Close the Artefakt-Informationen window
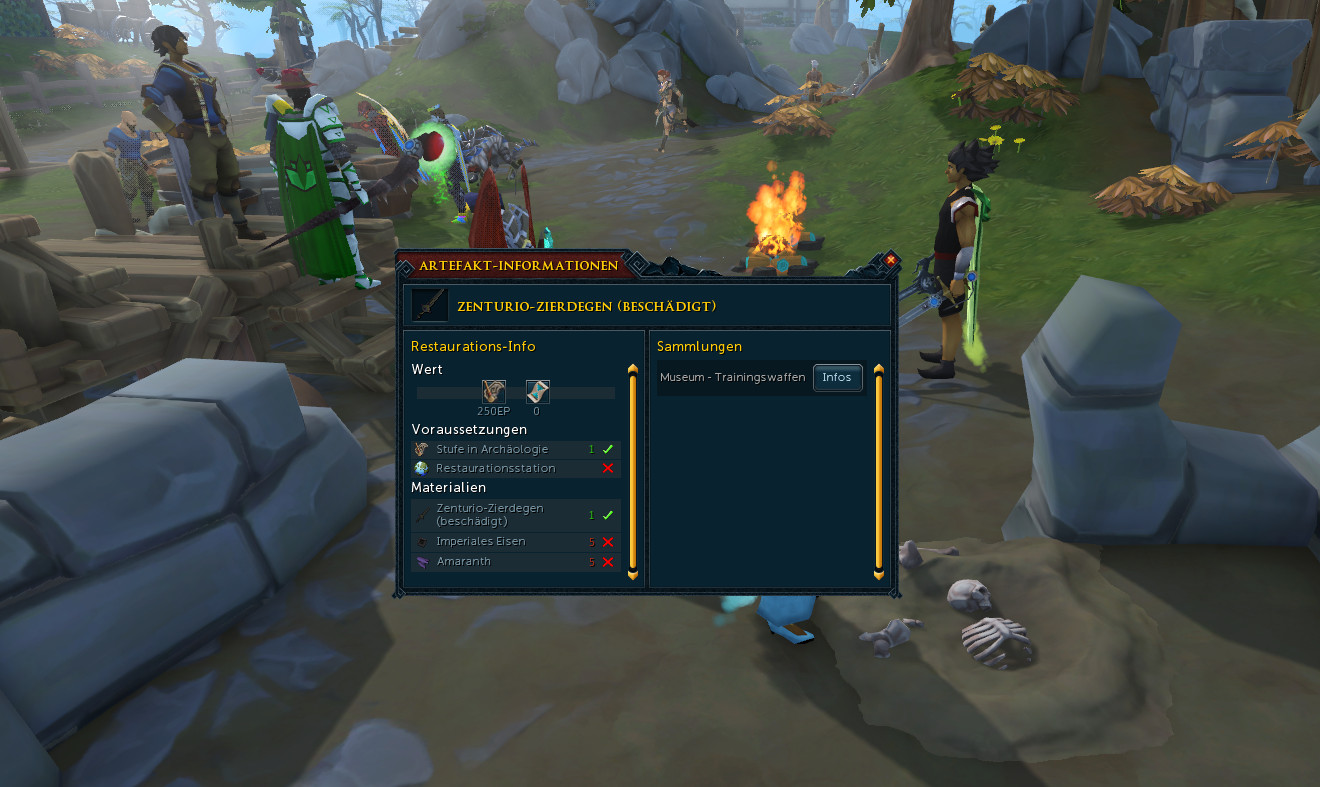1320x787 pixels. tap(890, 260)
